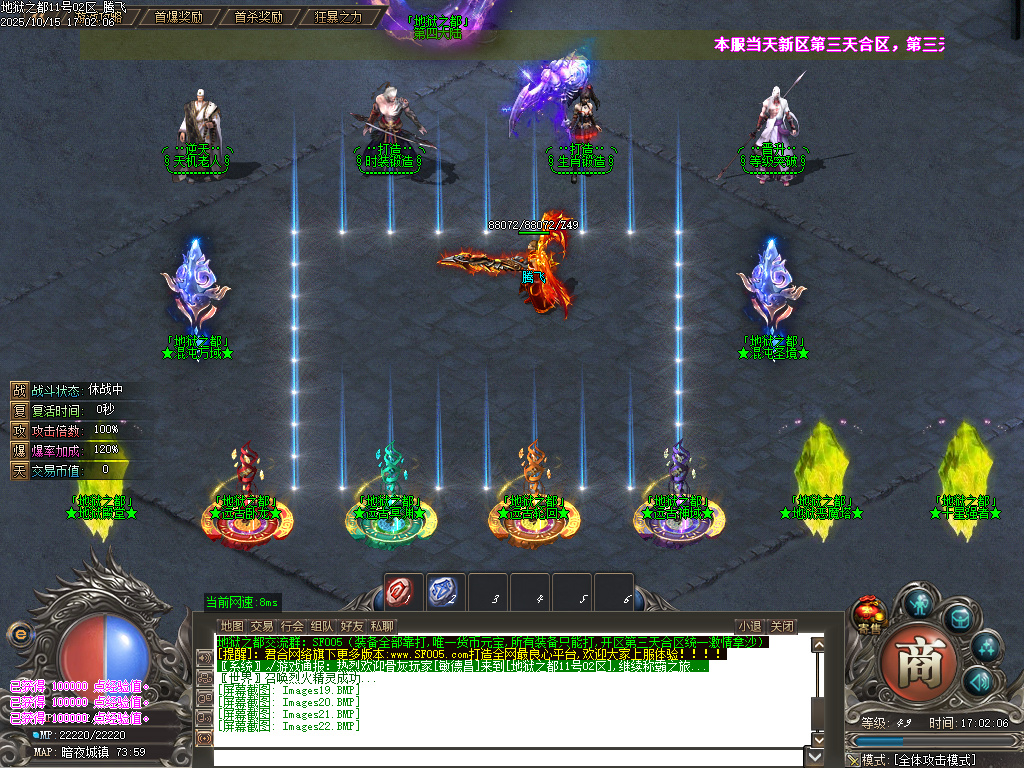
Task: Open the 地图 map tab
Action: coord(232,626)
